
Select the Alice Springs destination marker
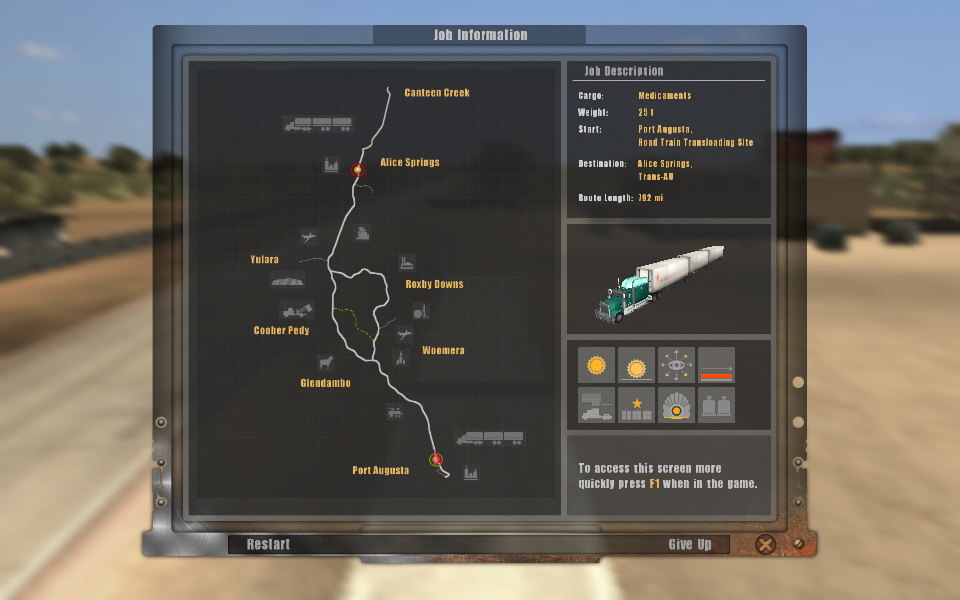[357, 170]
